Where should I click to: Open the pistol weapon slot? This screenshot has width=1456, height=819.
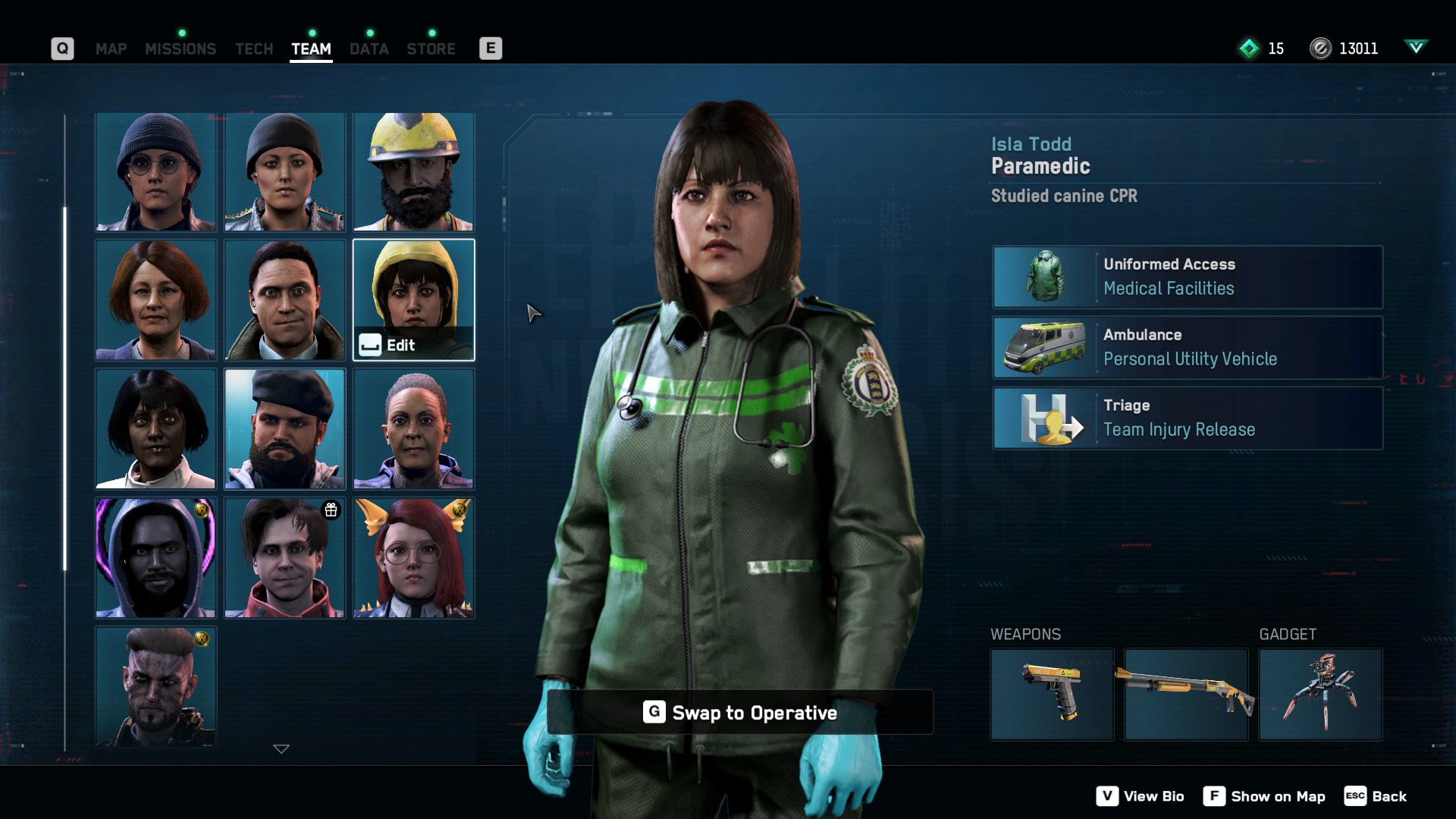coord(1051,693)
